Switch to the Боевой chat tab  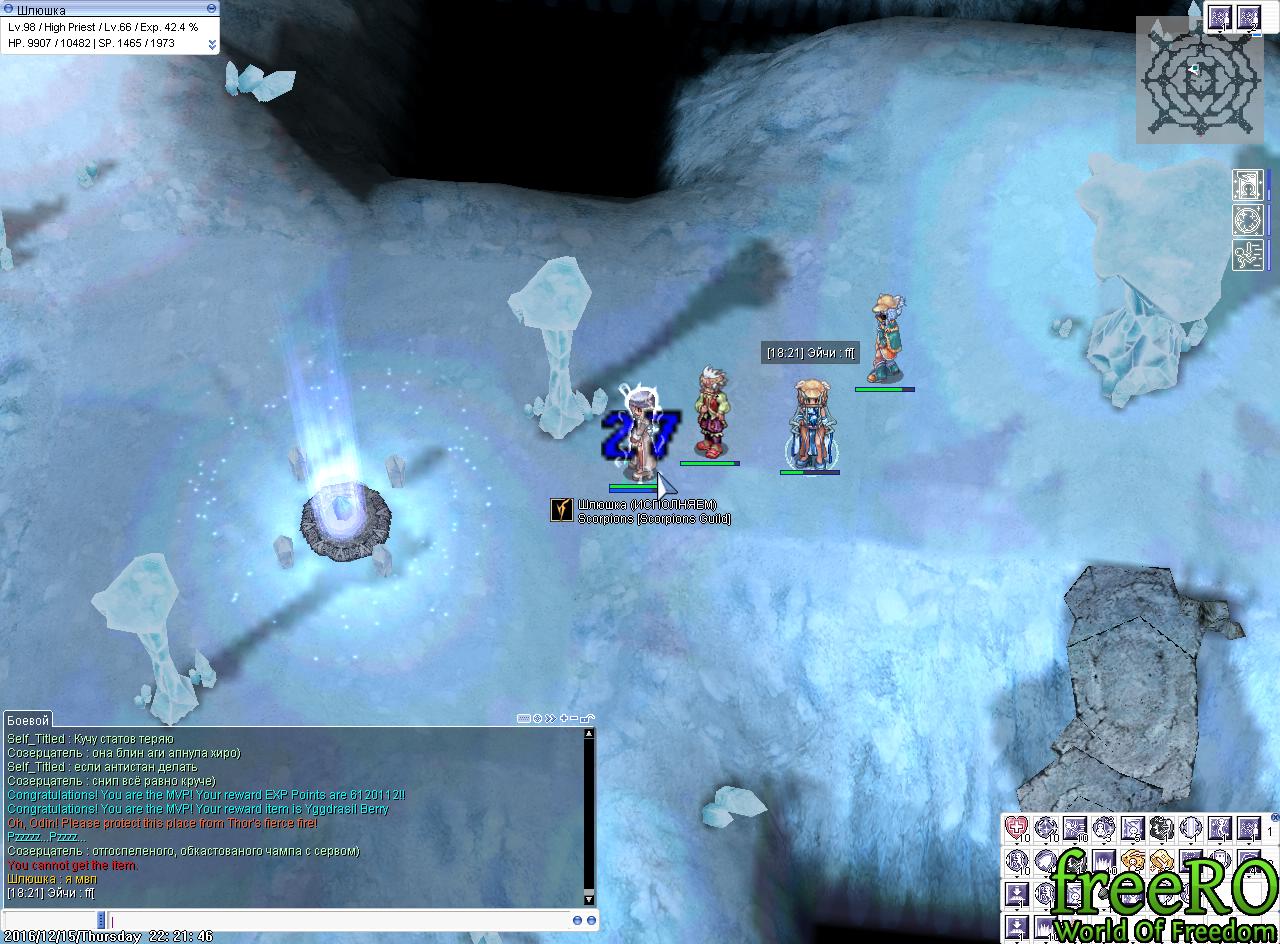[x=27, y=720]
